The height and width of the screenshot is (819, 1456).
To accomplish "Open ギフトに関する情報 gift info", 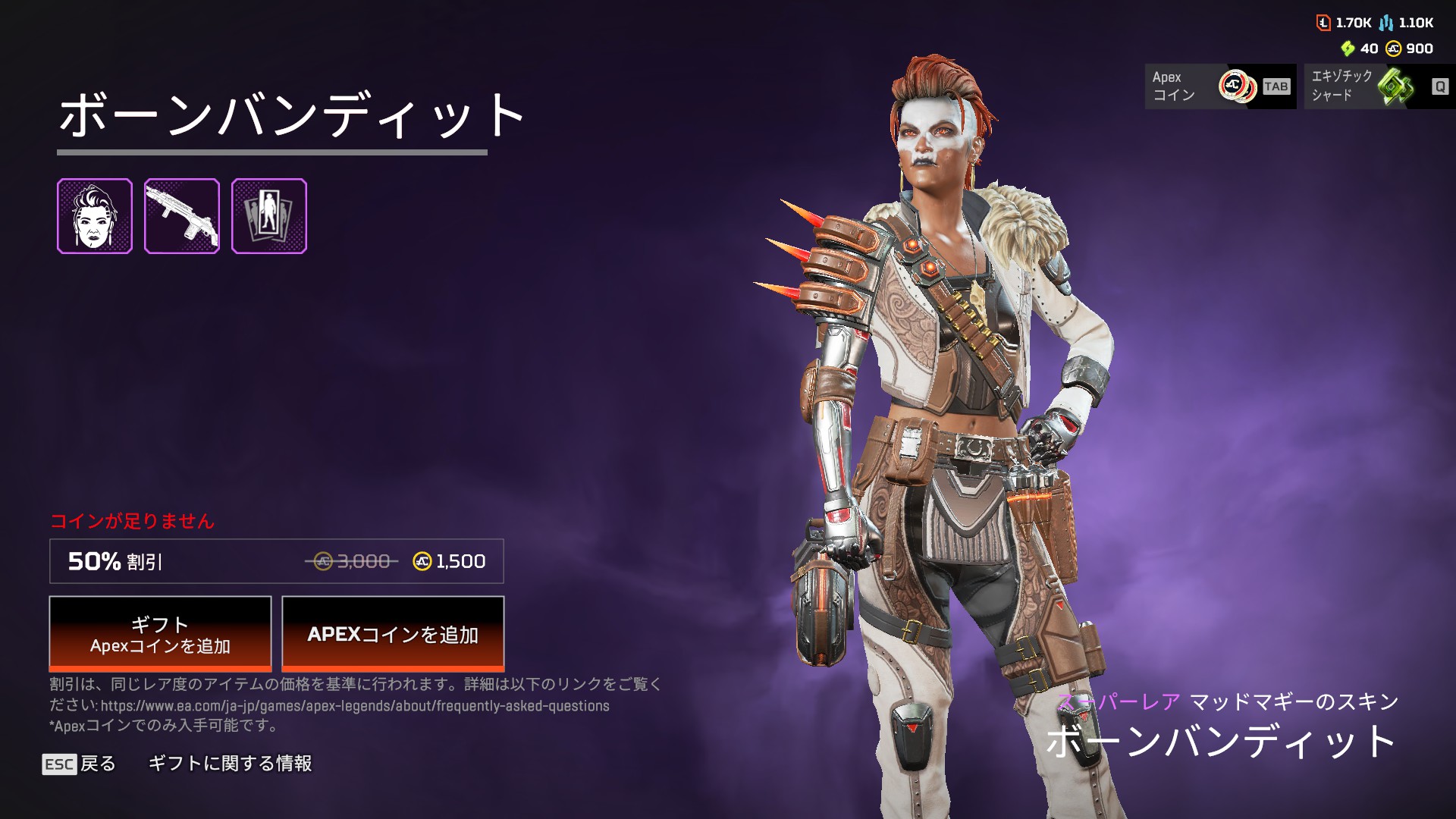I will point(230,764).
